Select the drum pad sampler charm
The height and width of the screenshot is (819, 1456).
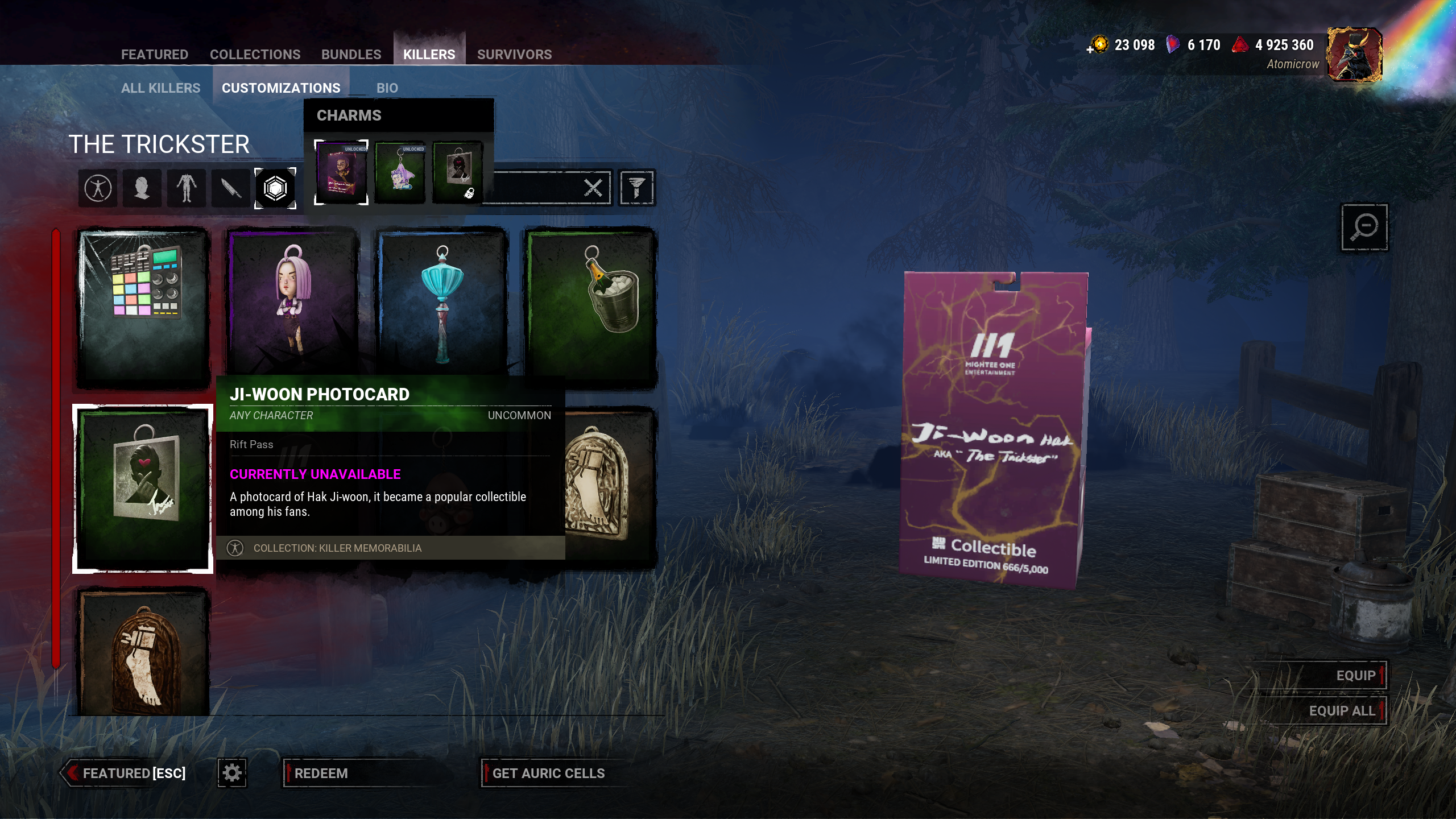(x=143, y=307)
